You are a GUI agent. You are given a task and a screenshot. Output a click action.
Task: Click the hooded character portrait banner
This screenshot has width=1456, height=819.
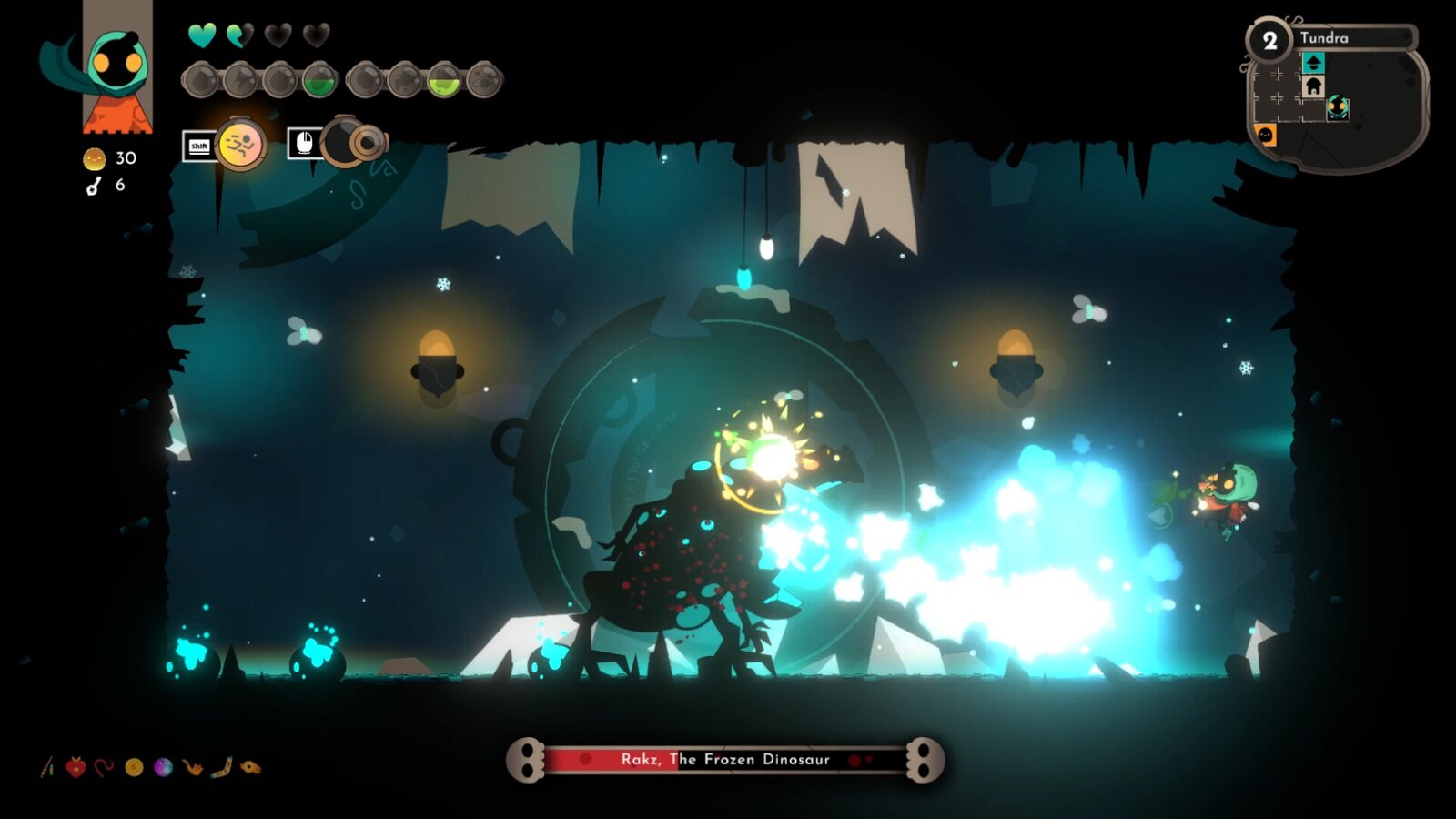pyautogui.click(x=117, y=68)
